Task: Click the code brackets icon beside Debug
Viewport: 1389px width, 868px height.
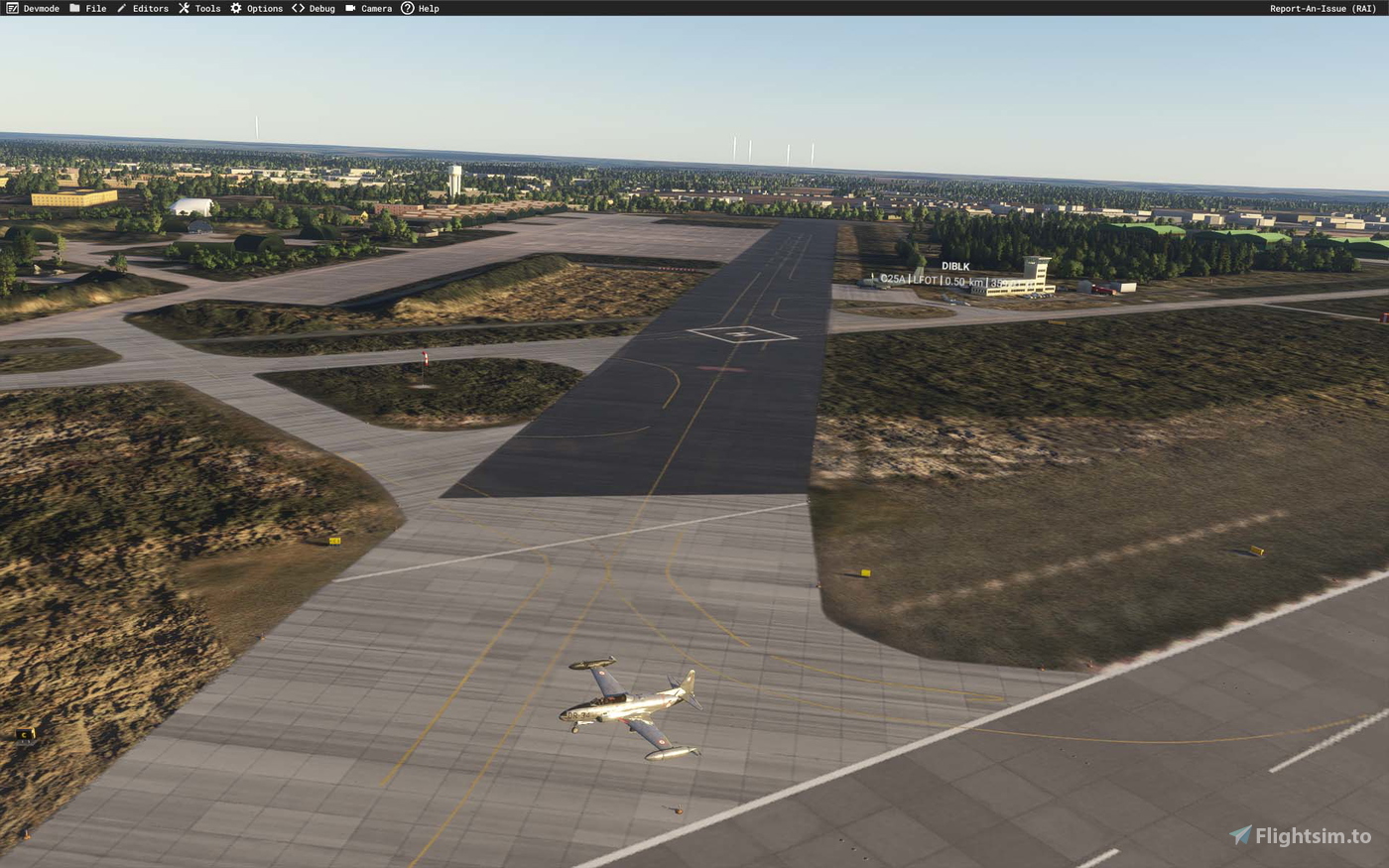Action: (x=298, y=8)
